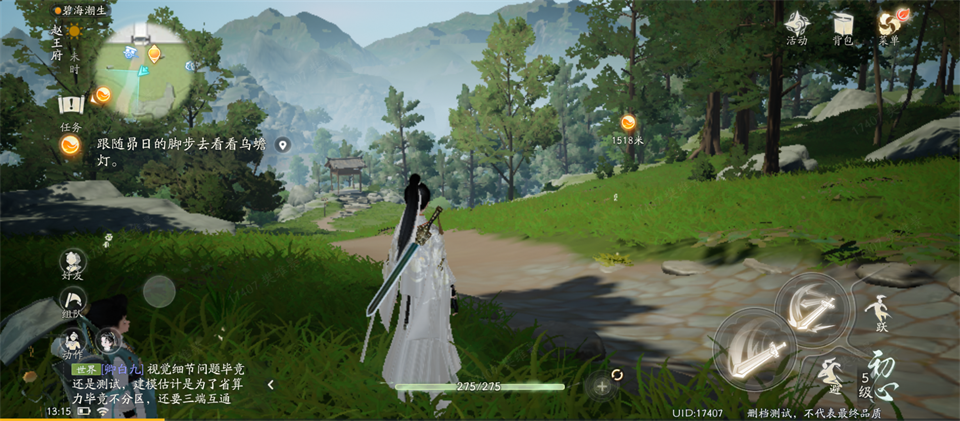Tap the quest location pin icon

(283, 145)
